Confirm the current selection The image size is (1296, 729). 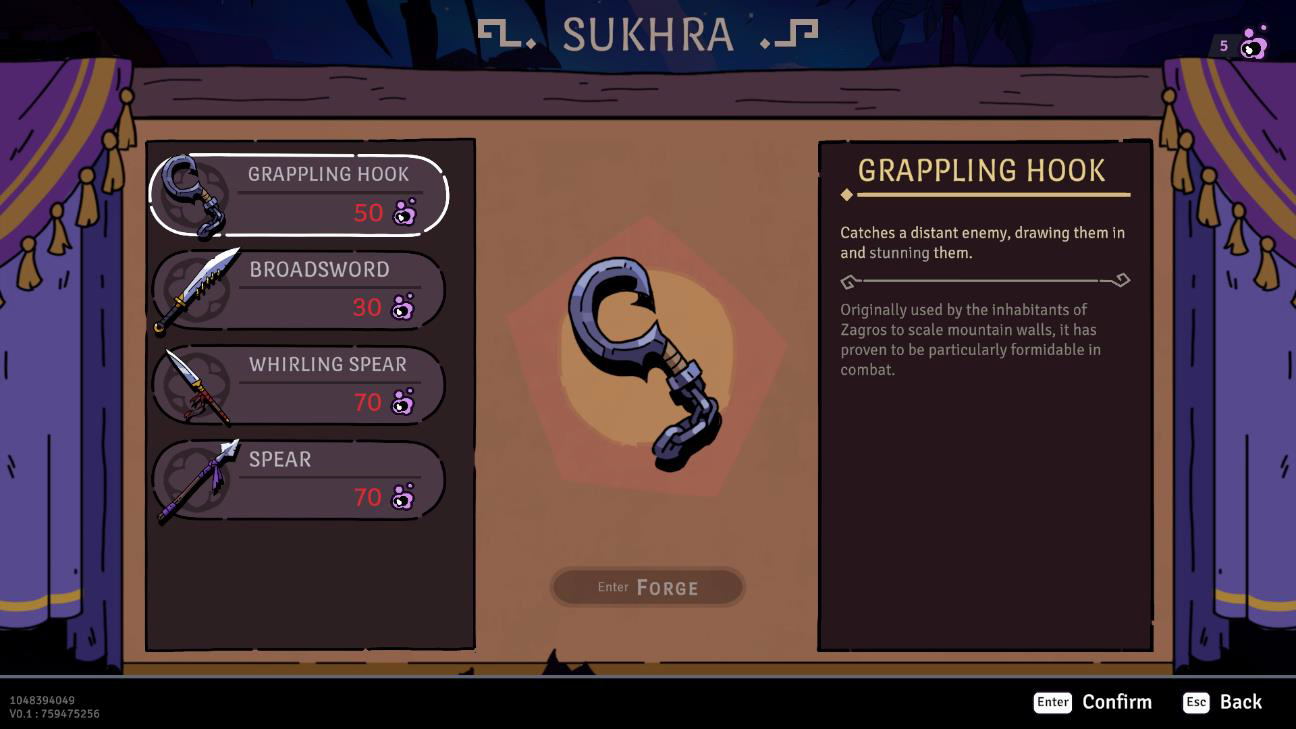pyautogui.click(x=1093, y=702)
